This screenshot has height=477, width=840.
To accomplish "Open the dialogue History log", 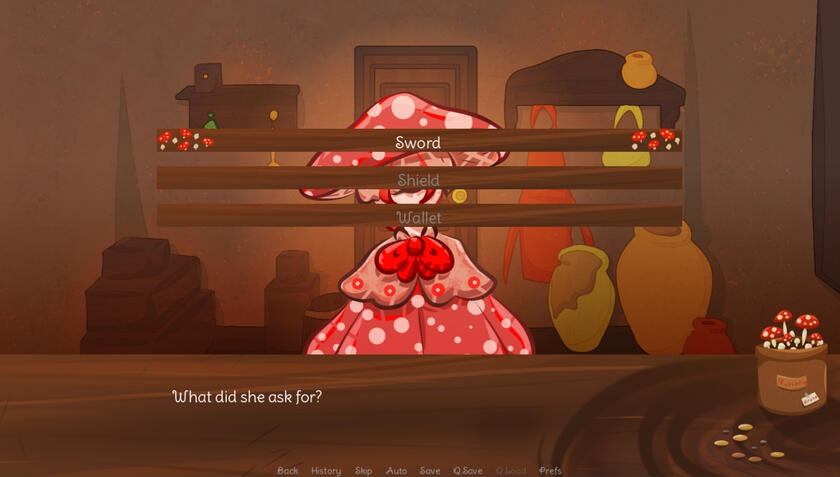I will 326,470.
